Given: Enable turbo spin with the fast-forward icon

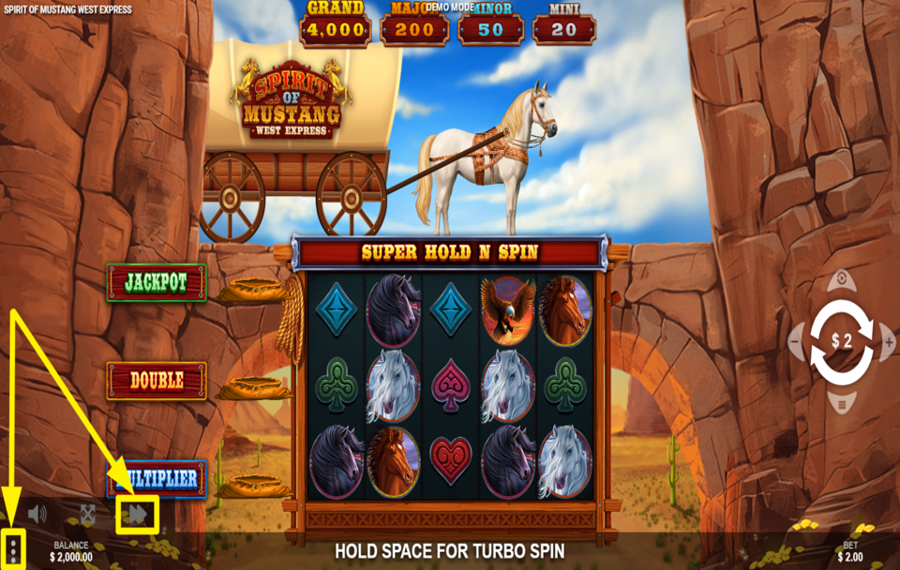Looking at the screenshot, I should 137,514.
